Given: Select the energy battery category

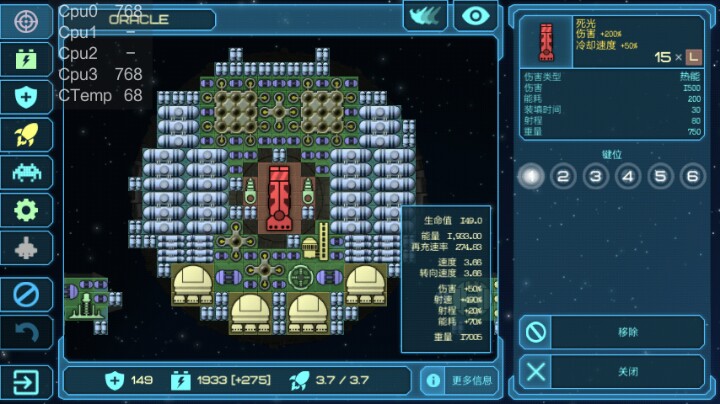Looking at the screenshot, I should click(26, 59).
